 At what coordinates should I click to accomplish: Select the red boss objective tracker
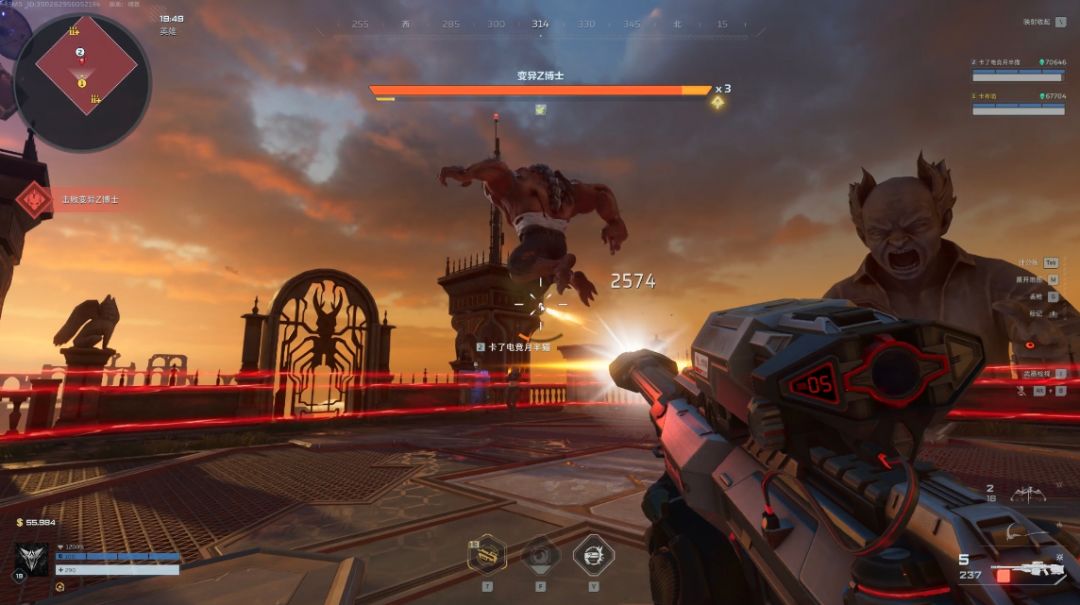(35, 200)
